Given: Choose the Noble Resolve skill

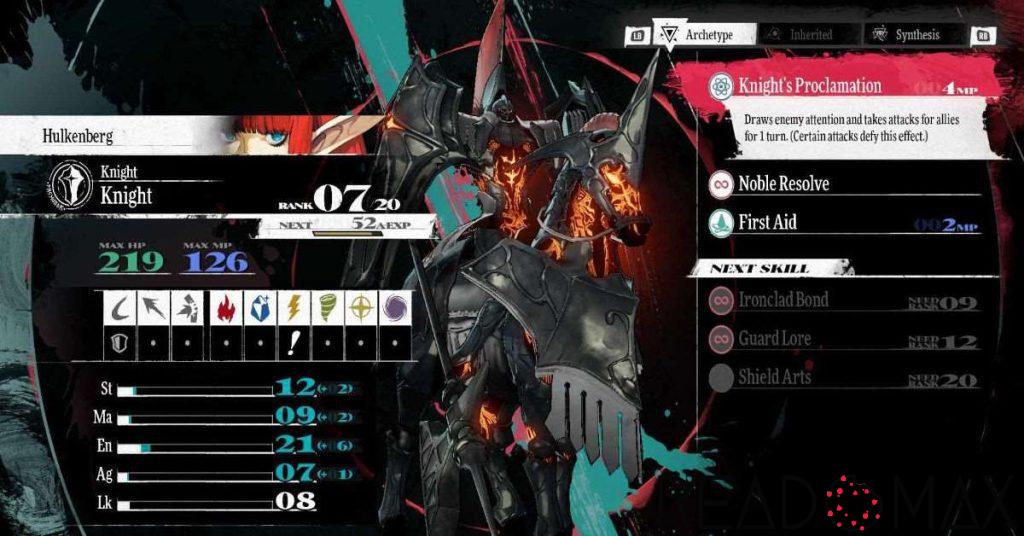Looking at the screenshot, I should 784,184.
